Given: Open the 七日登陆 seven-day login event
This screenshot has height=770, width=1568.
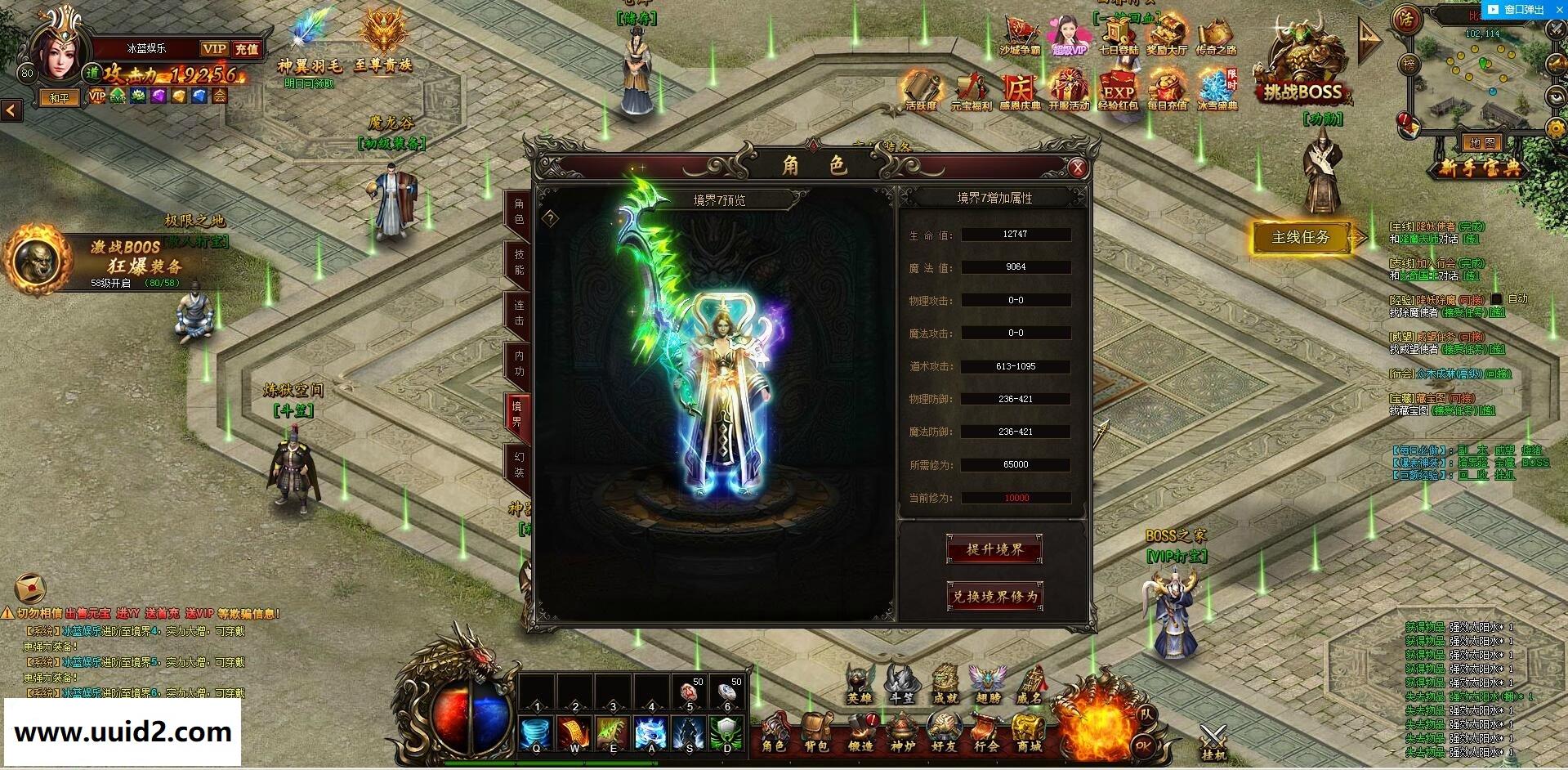Looking at the screenshot, I should click(1117, 37).
